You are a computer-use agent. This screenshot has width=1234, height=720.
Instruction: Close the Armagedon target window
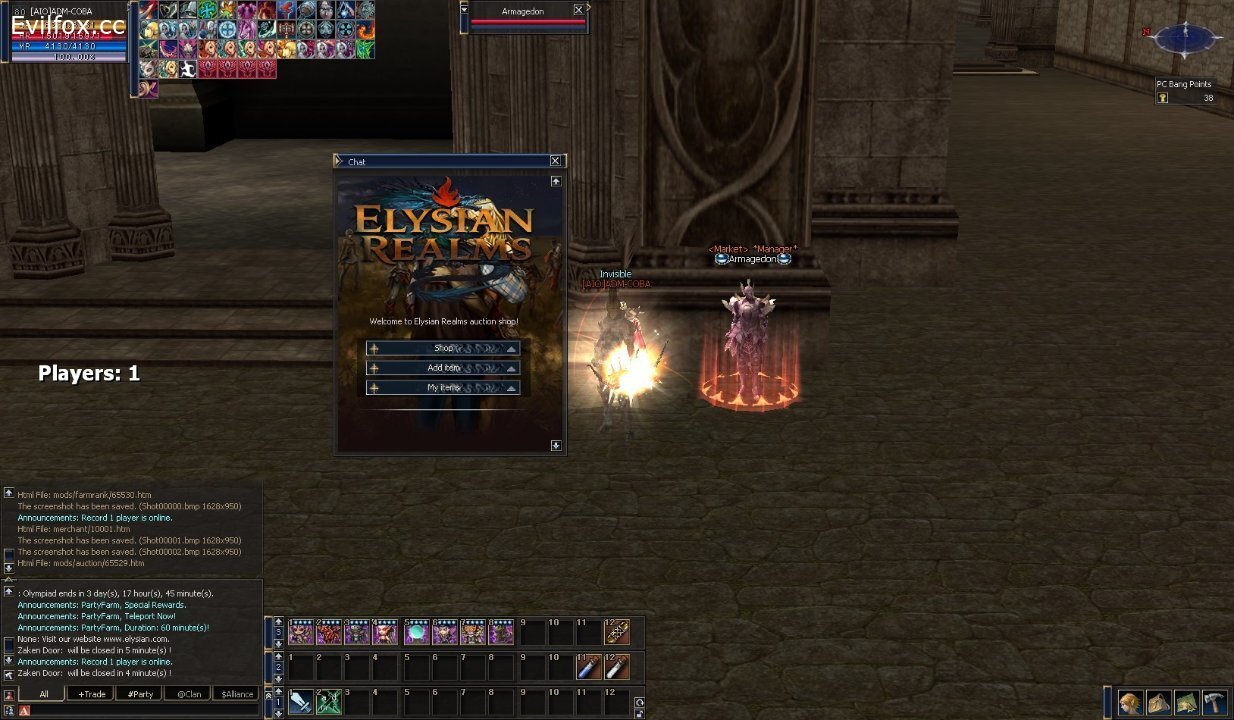pos(579,10)
